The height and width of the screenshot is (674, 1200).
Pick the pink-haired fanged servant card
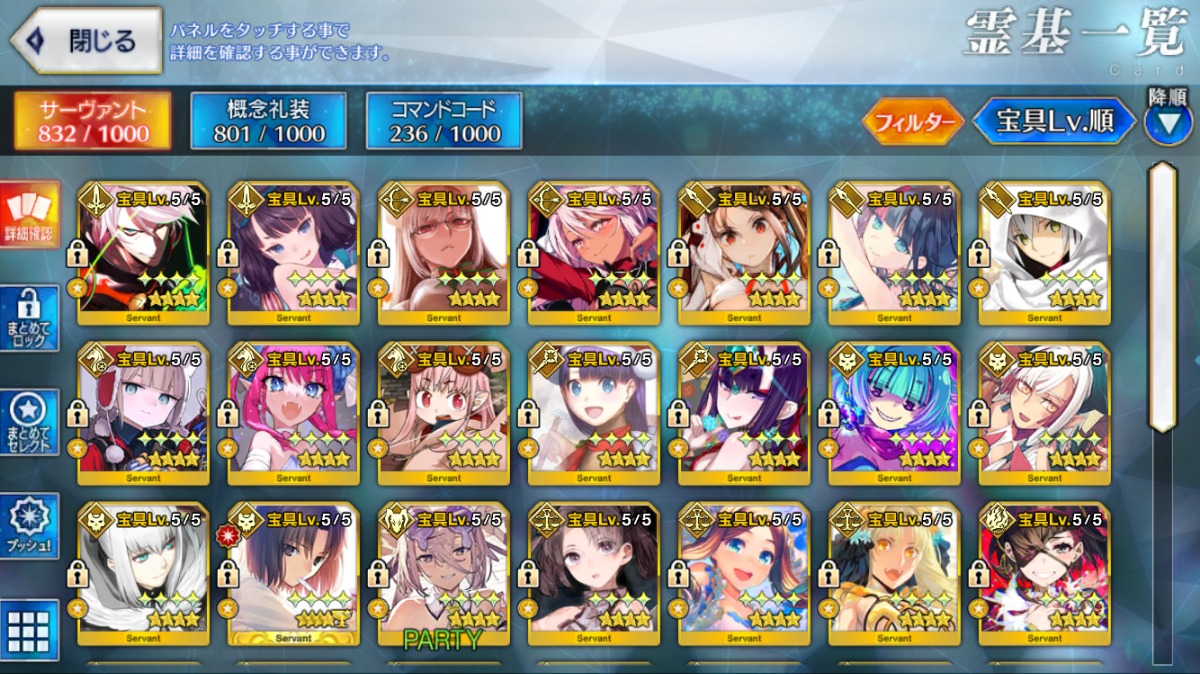pos(293,412)
